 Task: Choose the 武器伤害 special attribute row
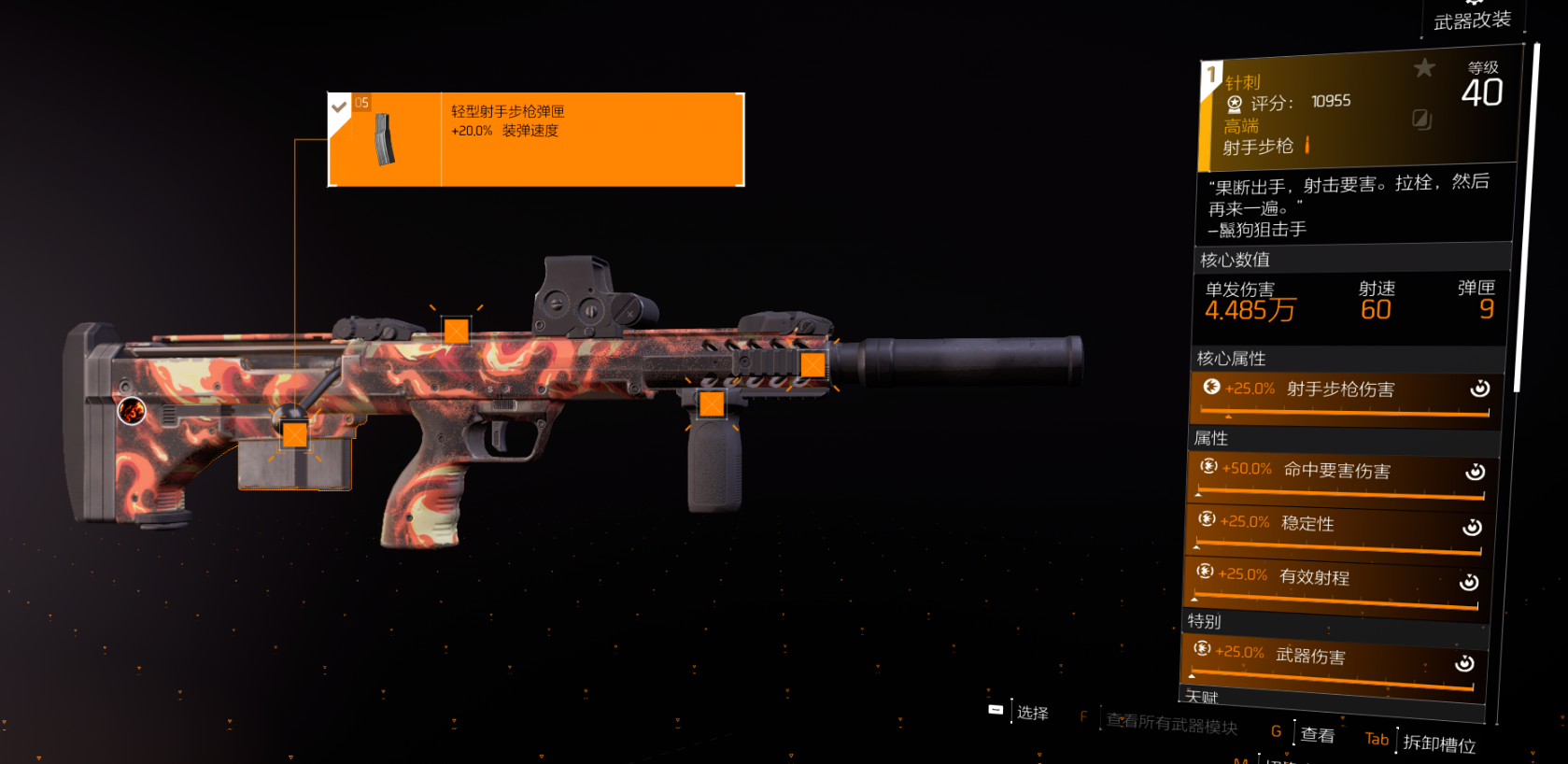coord(1332,662)
